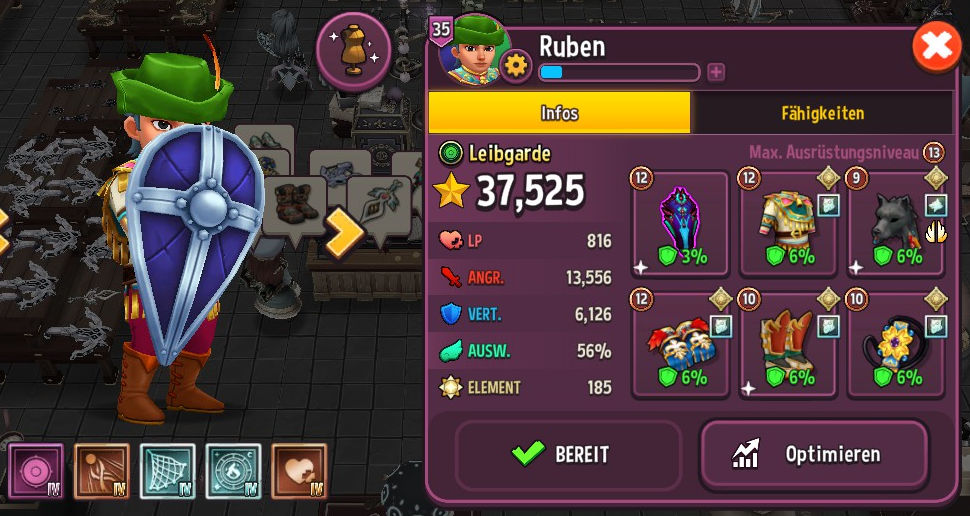Open the mannequin outfit button

(x=353, y=49)
